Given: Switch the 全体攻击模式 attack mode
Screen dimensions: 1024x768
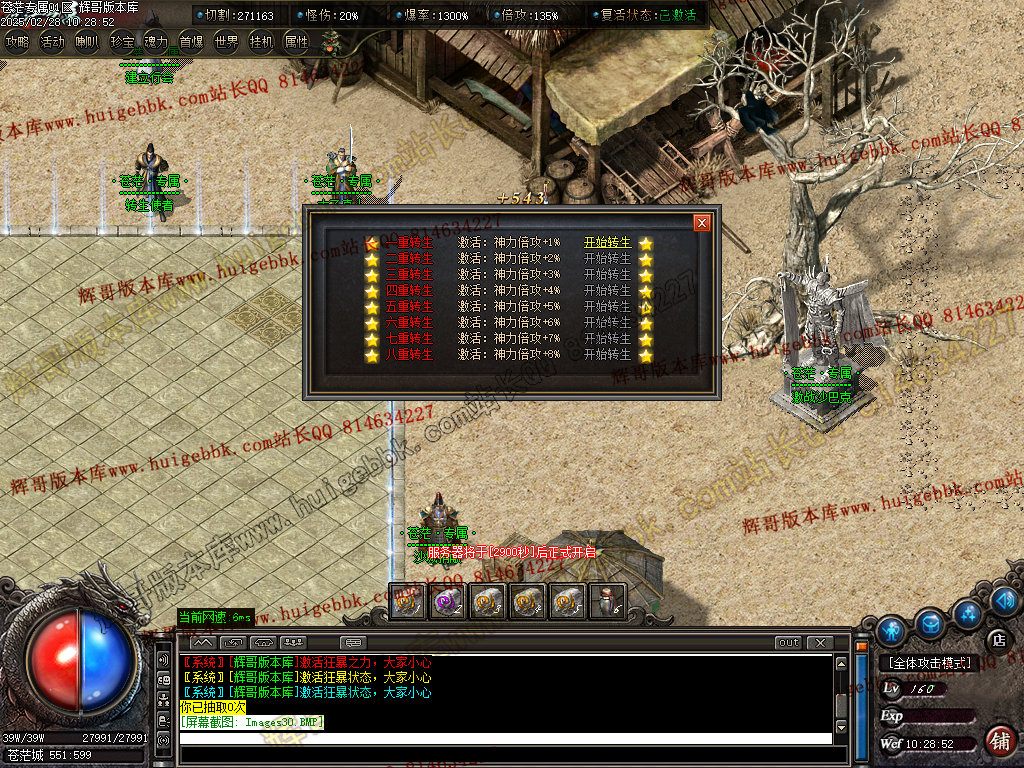Looking at the screenshot, I should [929, 663].
